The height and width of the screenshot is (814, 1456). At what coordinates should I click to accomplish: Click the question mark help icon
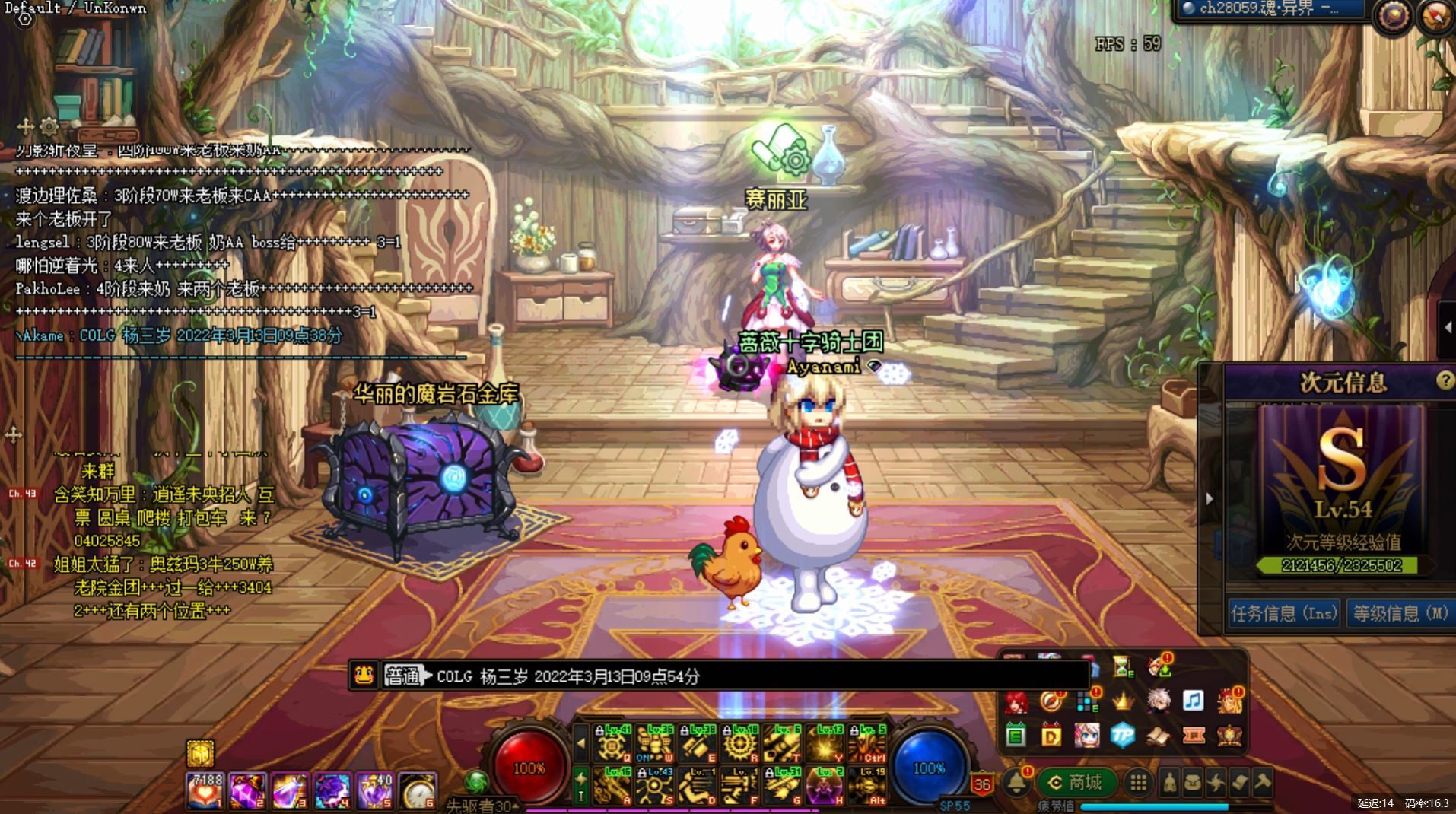click(x=1445, y=380)
